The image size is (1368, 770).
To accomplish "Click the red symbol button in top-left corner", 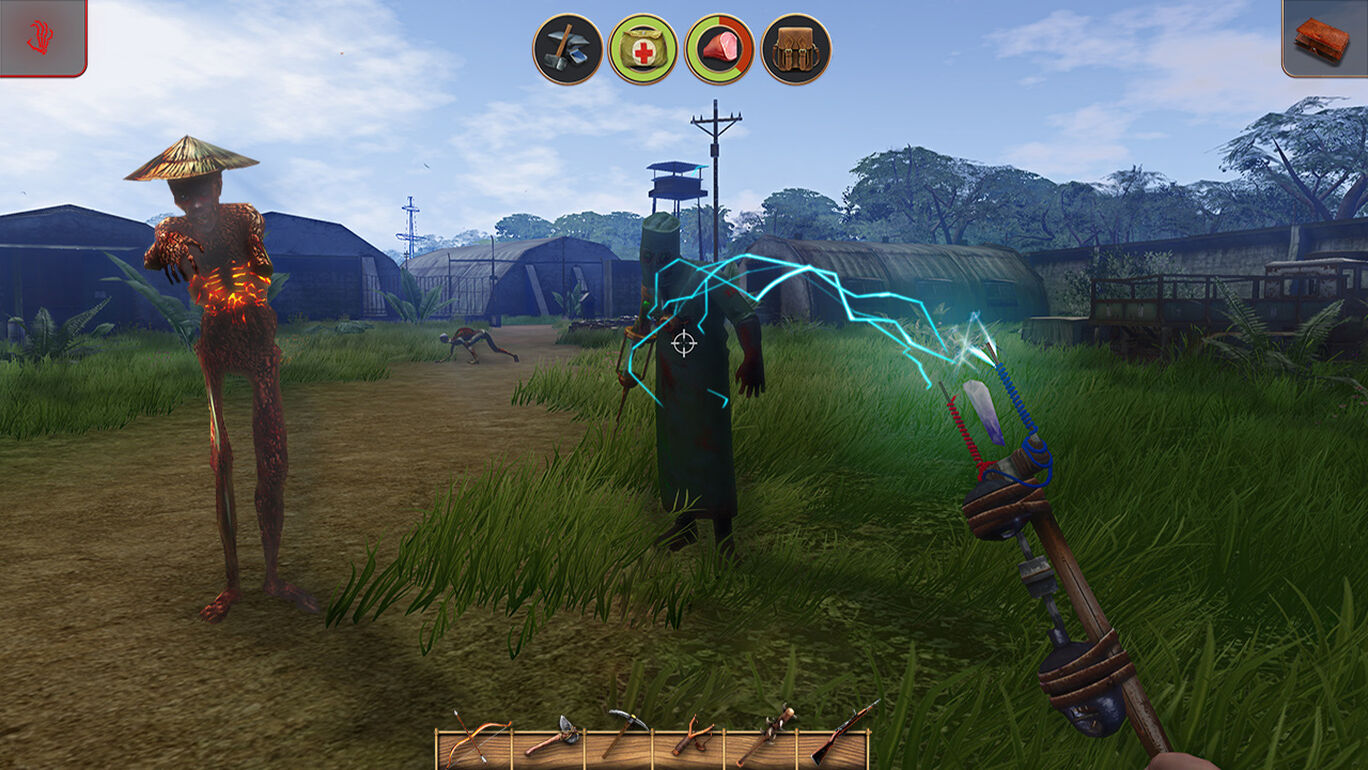I will (42, 37).
